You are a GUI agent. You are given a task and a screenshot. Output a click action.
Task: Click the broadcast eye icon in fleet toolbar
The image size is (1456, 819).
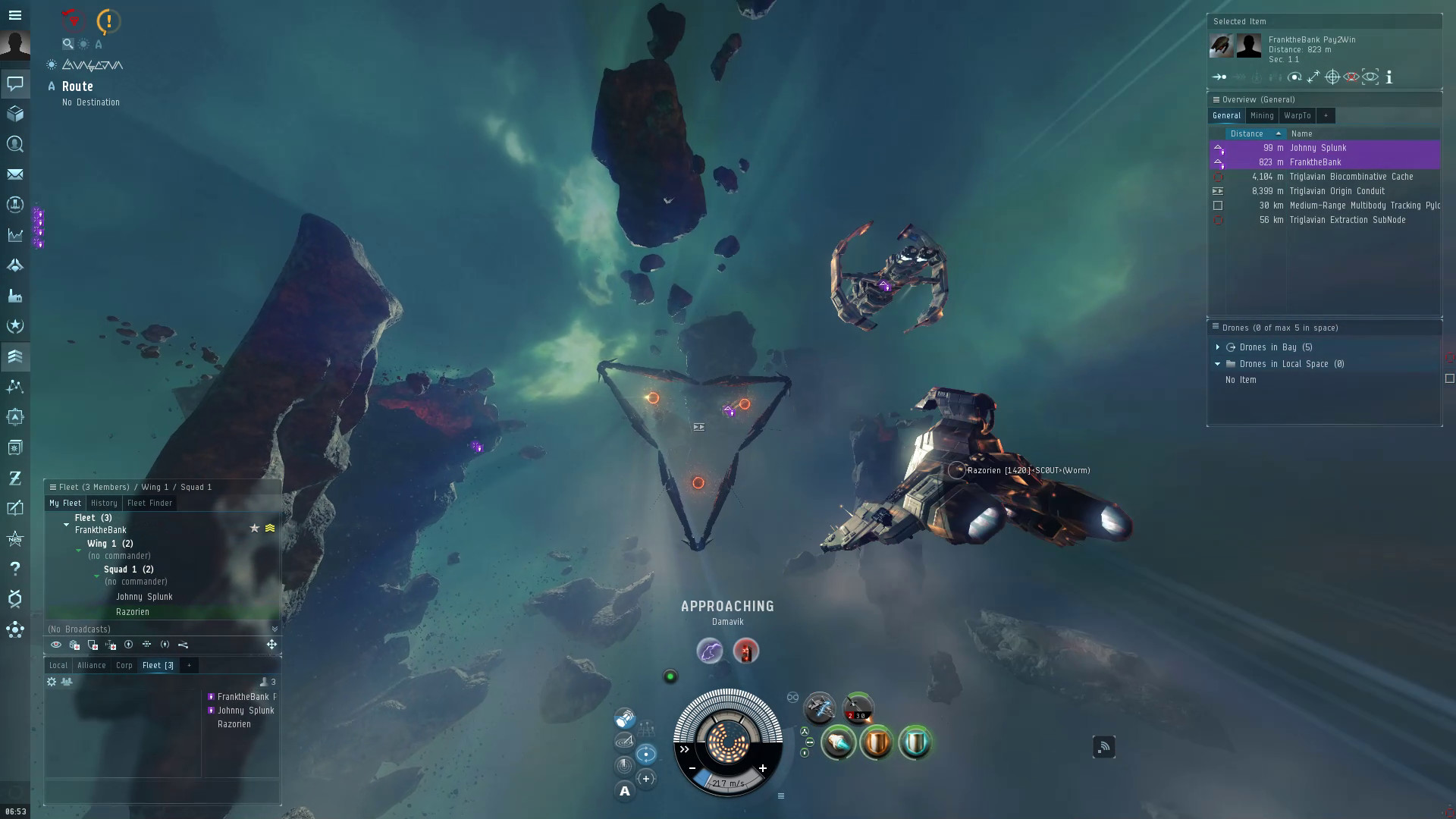pos(55,644)
